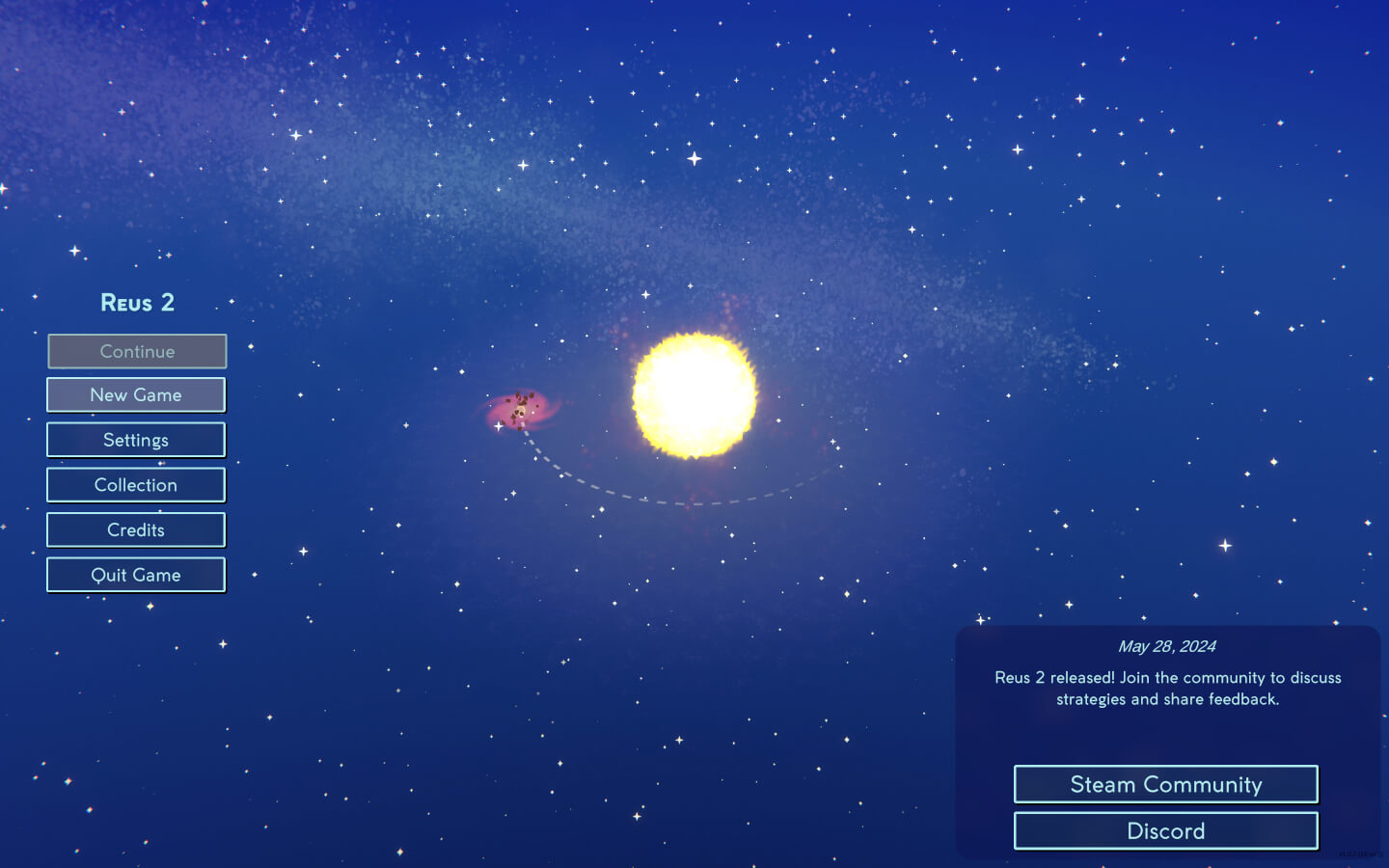Click the Discord button under Steam Community
The image size is (1389, 868).
(1165, 830)
